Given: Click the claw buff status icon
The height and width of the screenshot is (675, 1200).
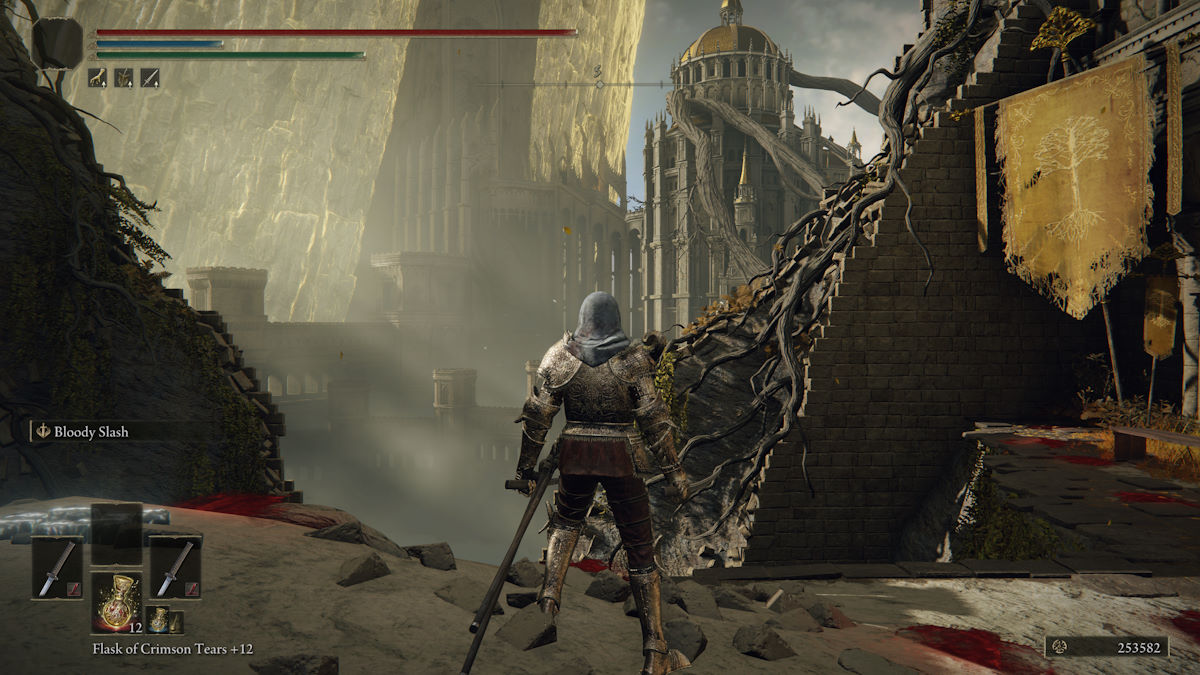Looking at the screenshot, I should (97, 76).
